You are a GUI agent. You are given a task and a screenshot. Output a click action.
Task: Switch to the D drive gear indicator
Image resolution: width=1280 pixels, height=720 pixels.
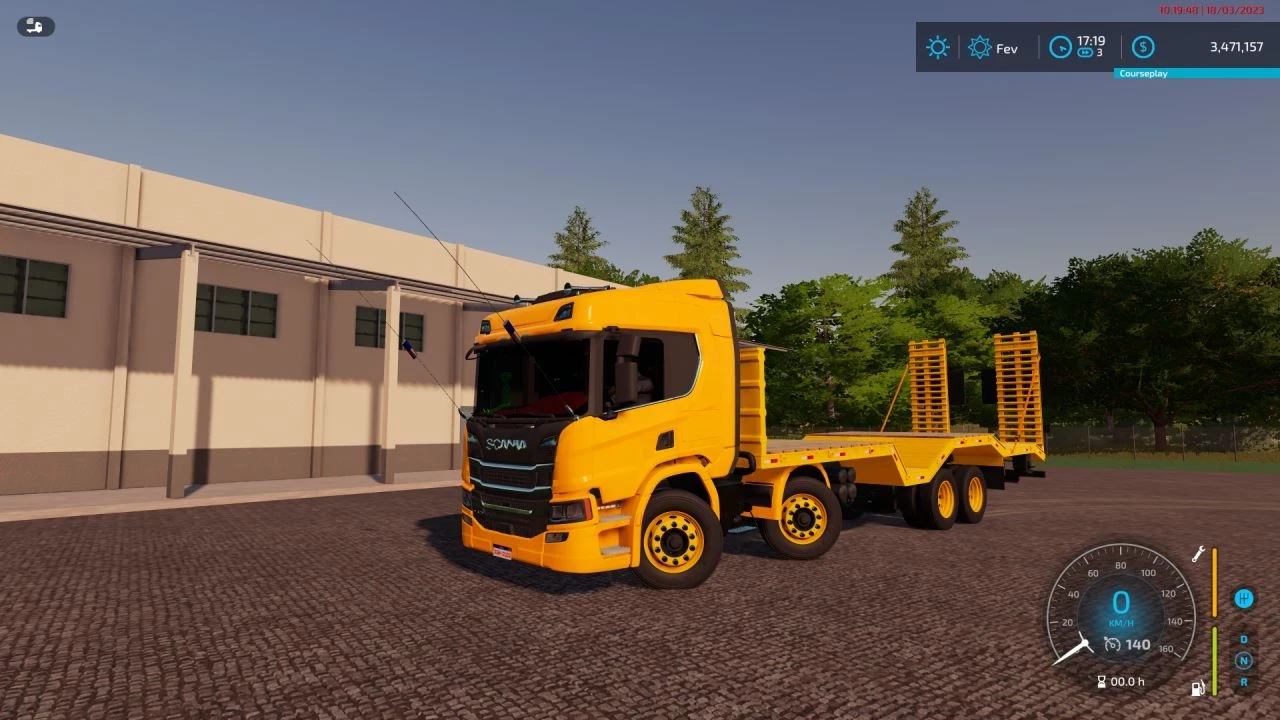click(x=1242, y=639)
